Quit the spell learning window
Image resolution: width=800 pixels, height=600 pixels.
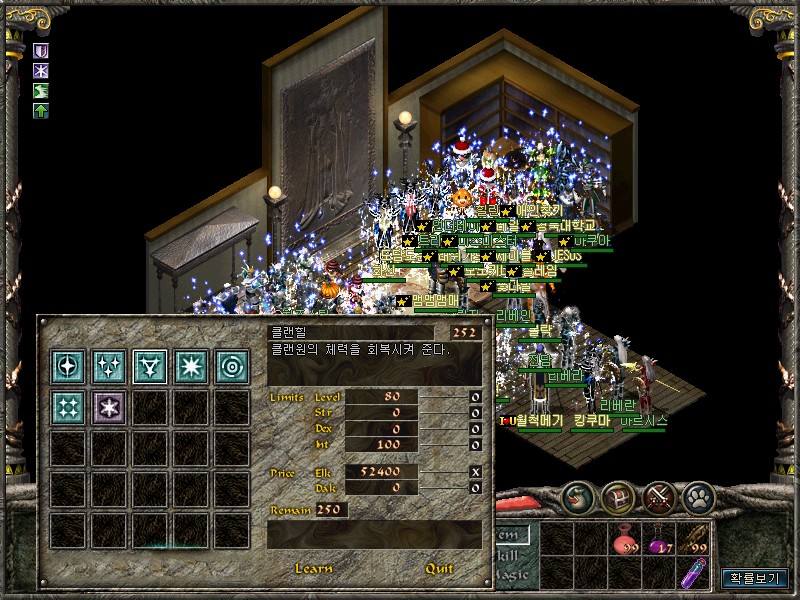439,569
